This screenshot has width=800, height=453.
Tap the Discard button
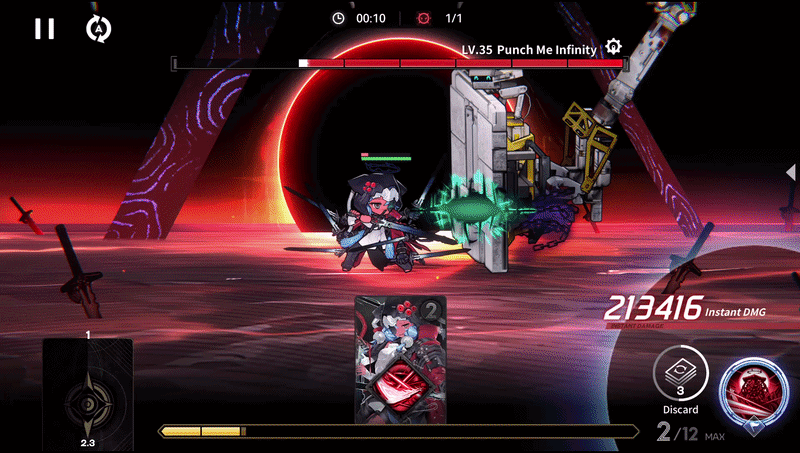(x=680, y=377)
